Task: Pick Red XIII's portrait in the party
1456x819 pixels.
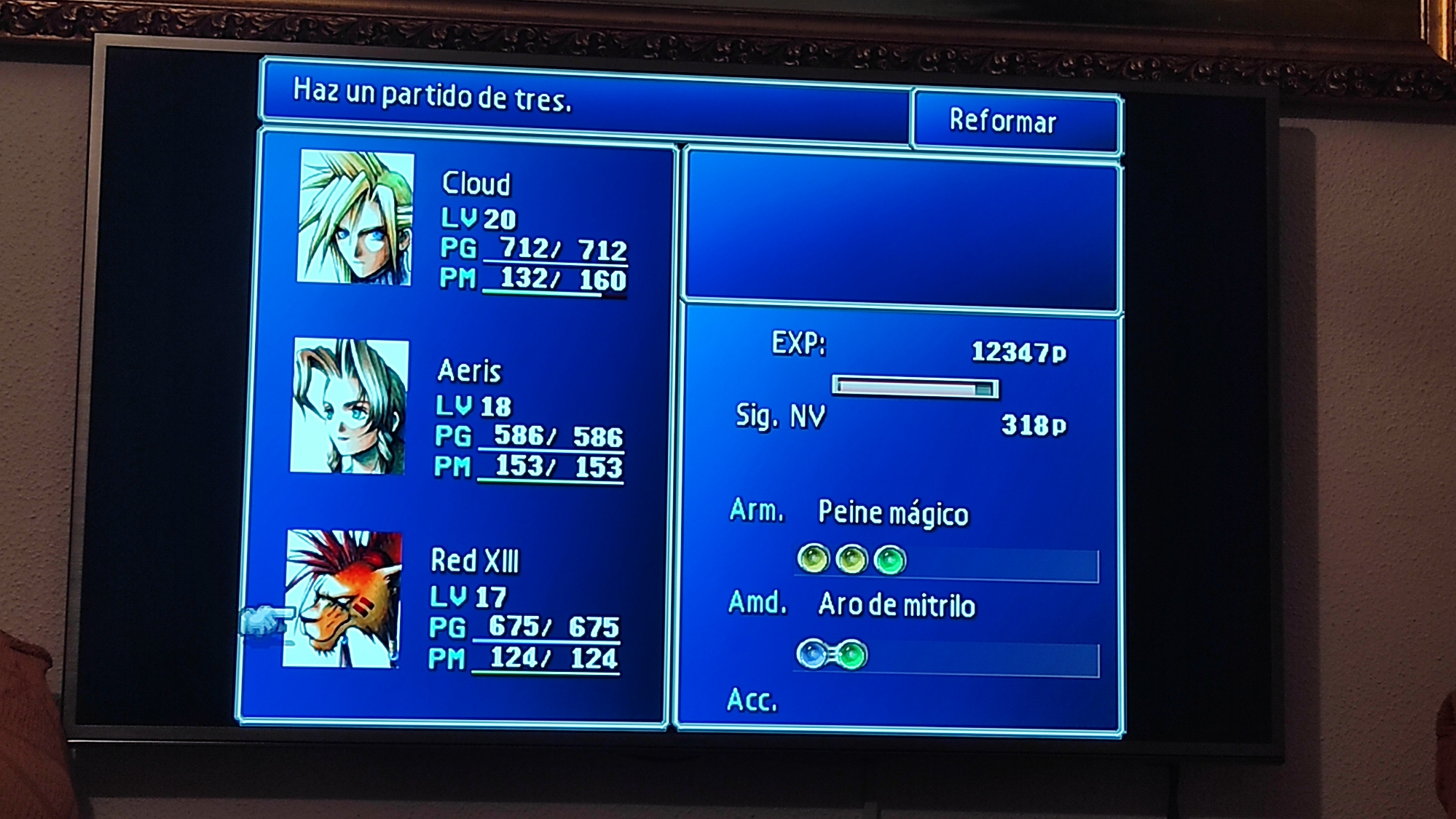Action: pos(342,598)
